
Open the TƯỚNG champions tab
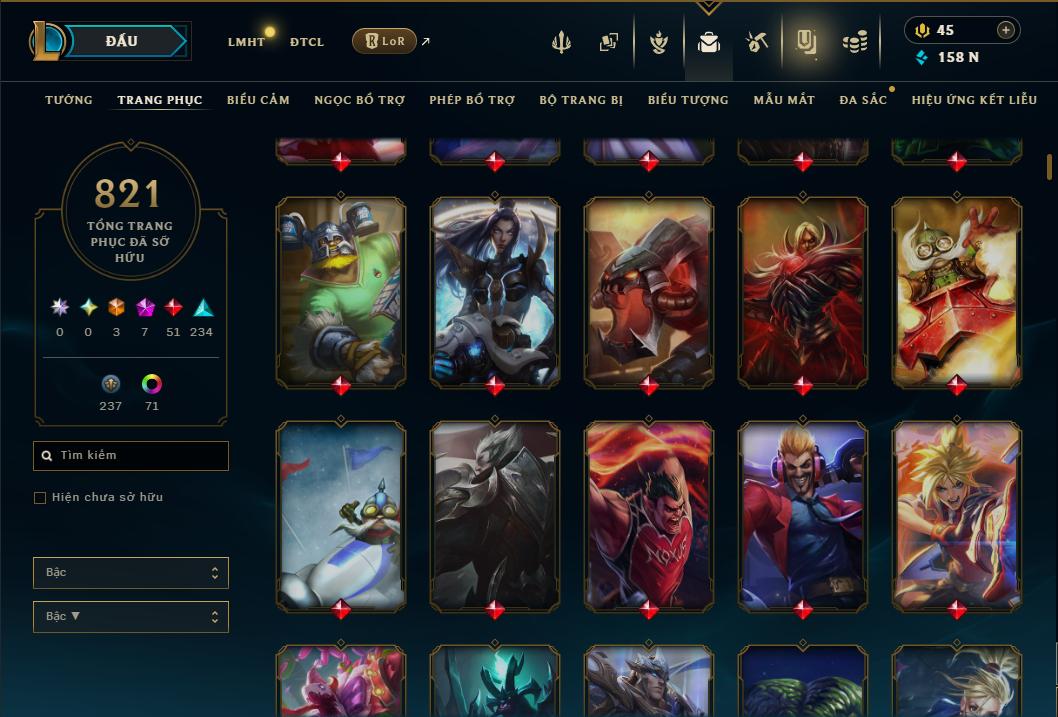point(69,100)
